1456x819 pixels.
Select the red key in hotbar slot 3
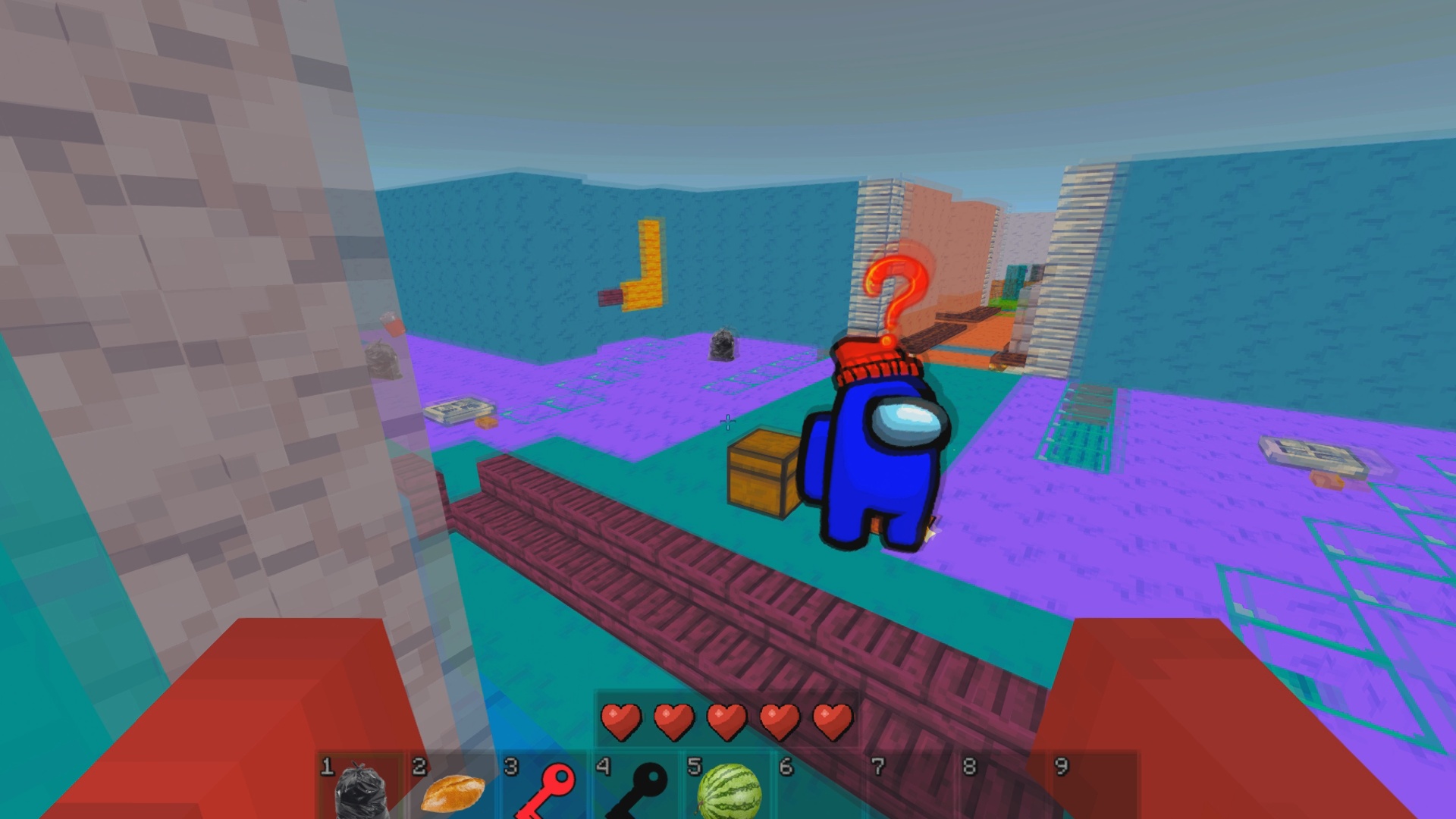point(548,790)
